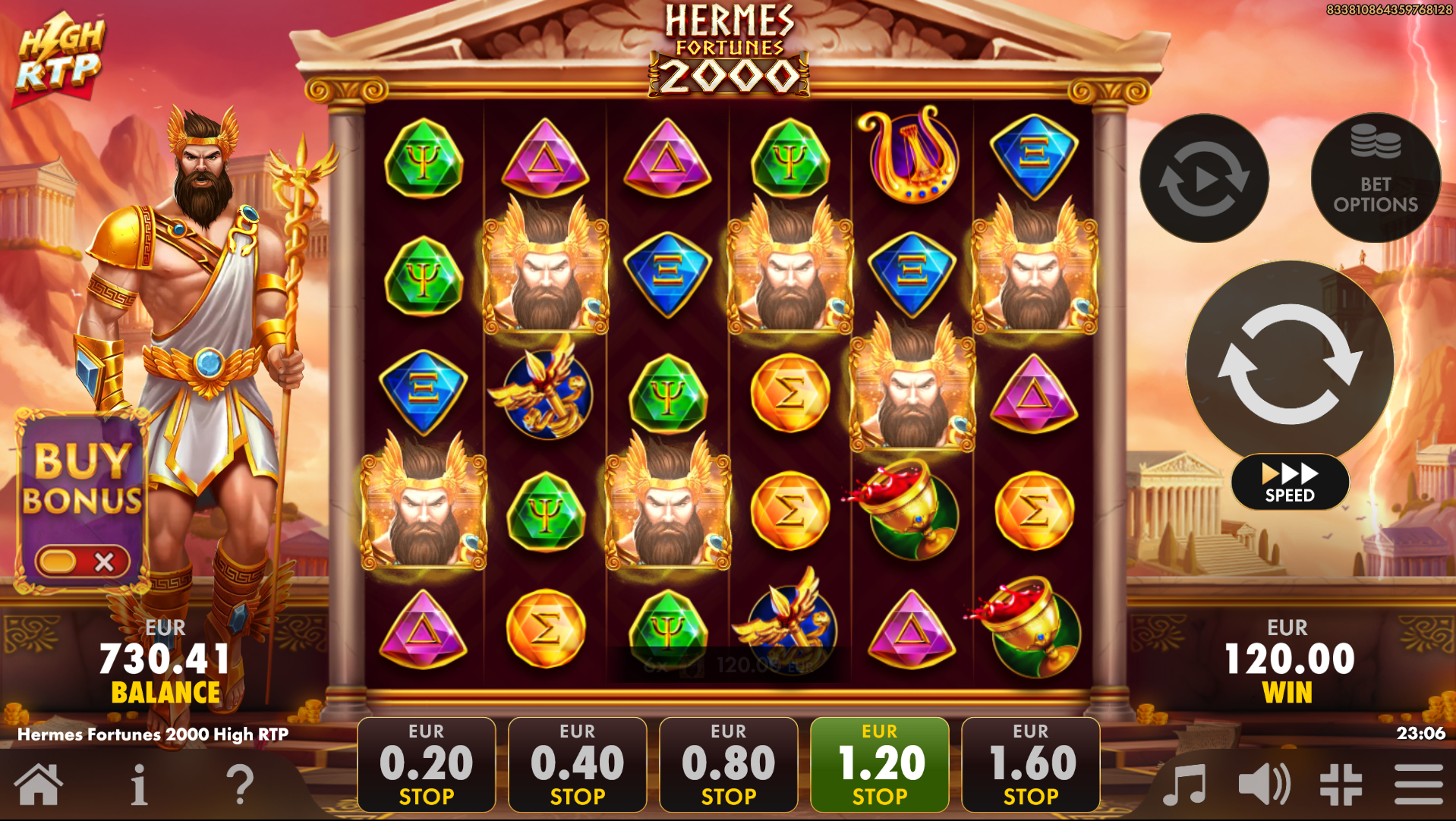This screenshot has width=1456, height=821.
Task: Start autoplay with the circular play-arrow button
Action: tap(1204, 179)
